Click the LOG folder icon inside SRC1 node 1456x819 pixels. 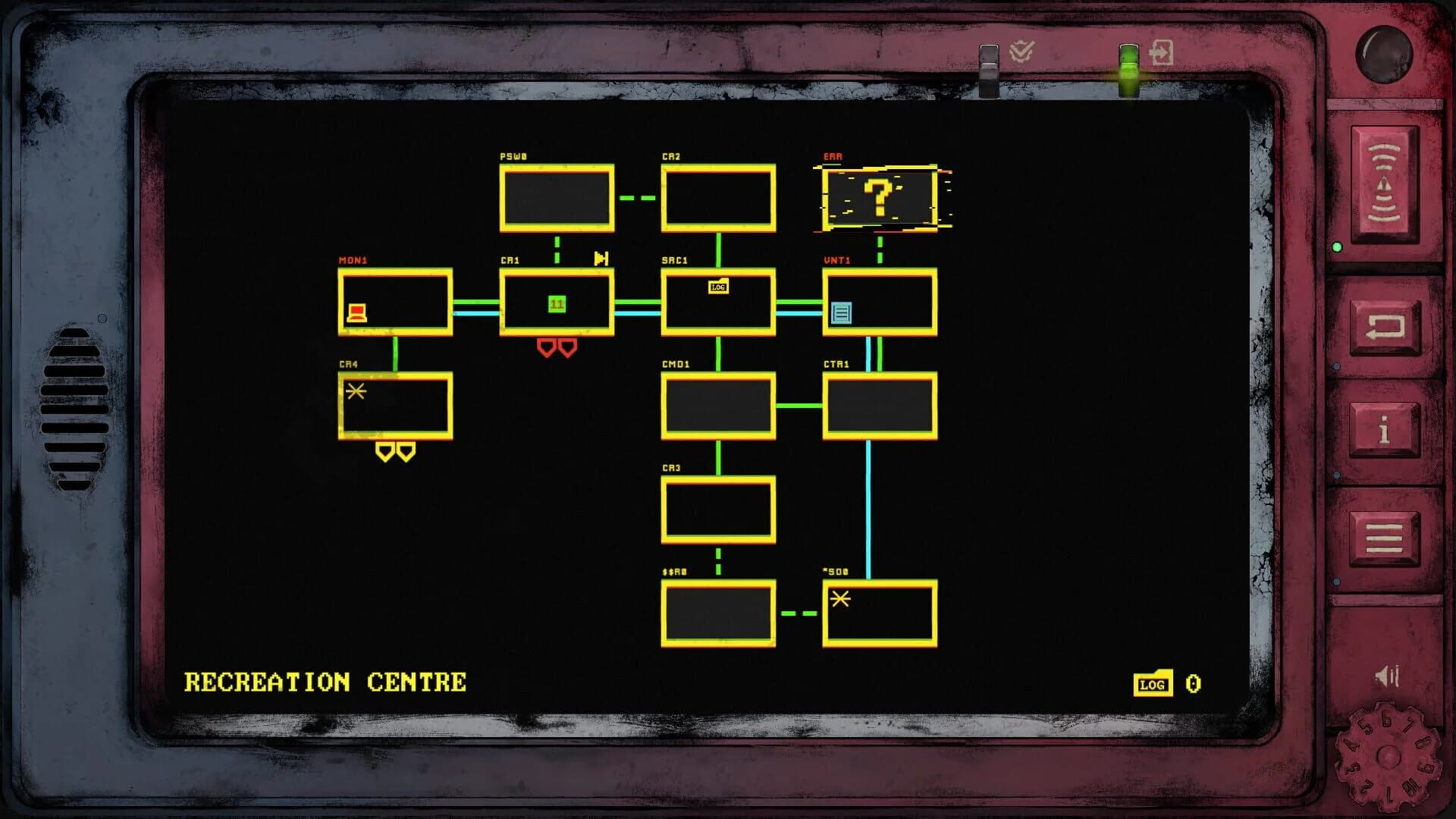(x=717, y=287)
